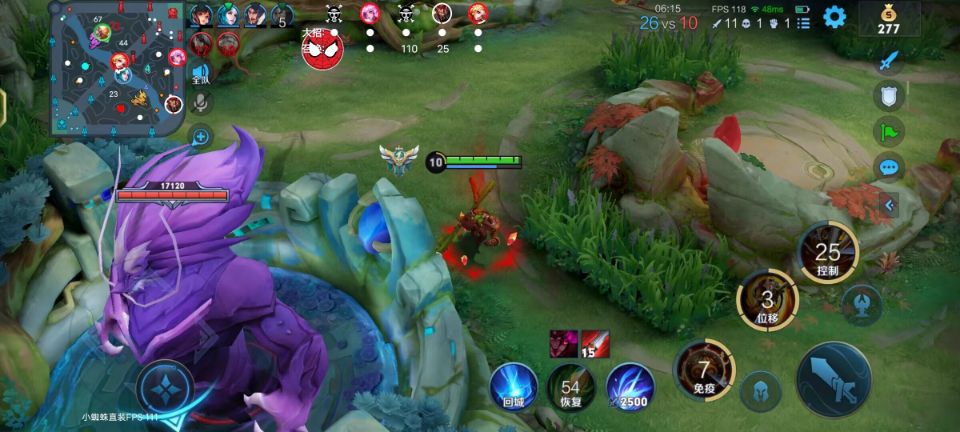Toggle the muted microphone
Screen dimensions: 960x432
point(200,102)
